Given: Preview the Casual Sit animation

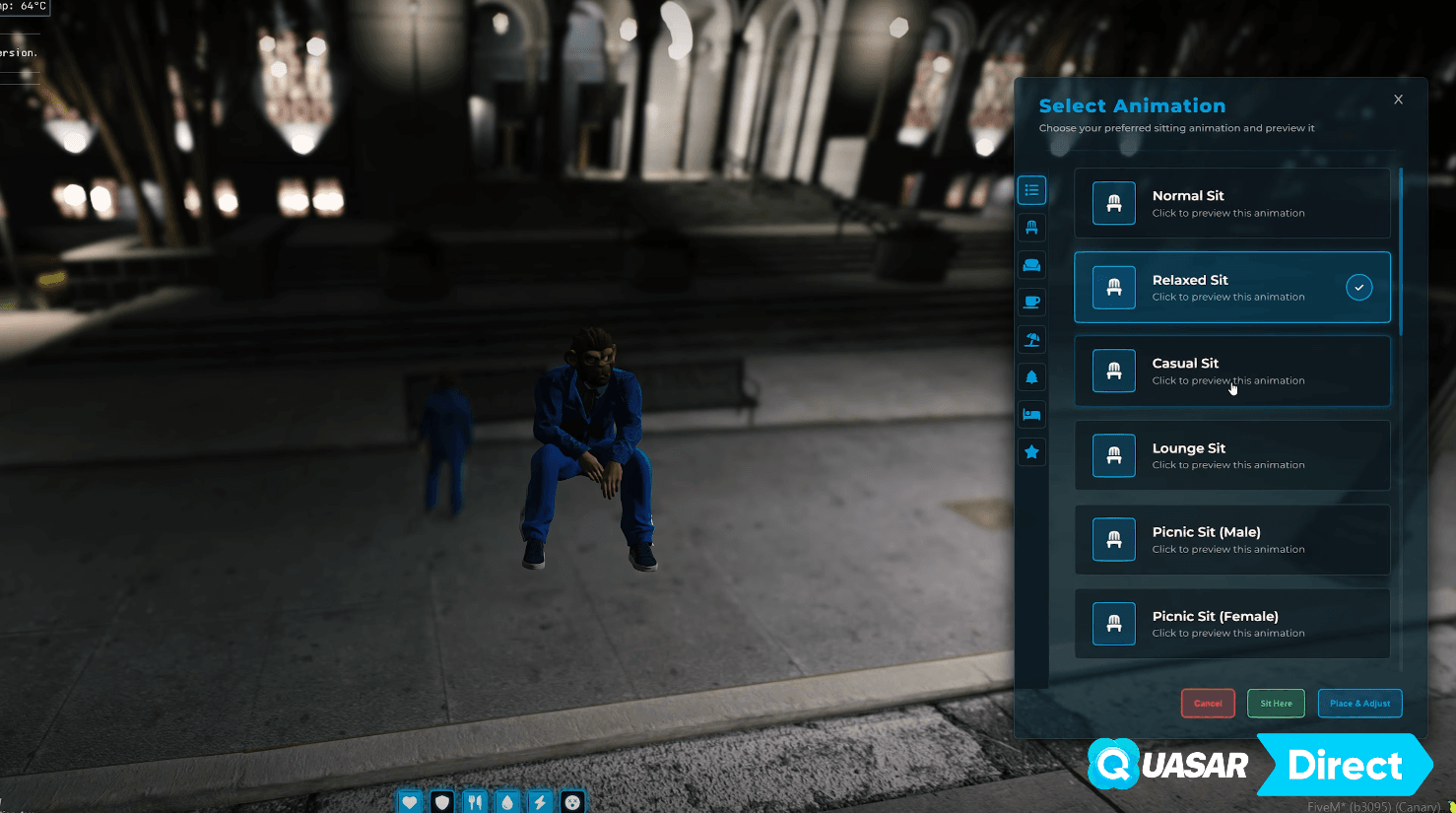Looking at the screenshot, I should tap(1231, 372).
